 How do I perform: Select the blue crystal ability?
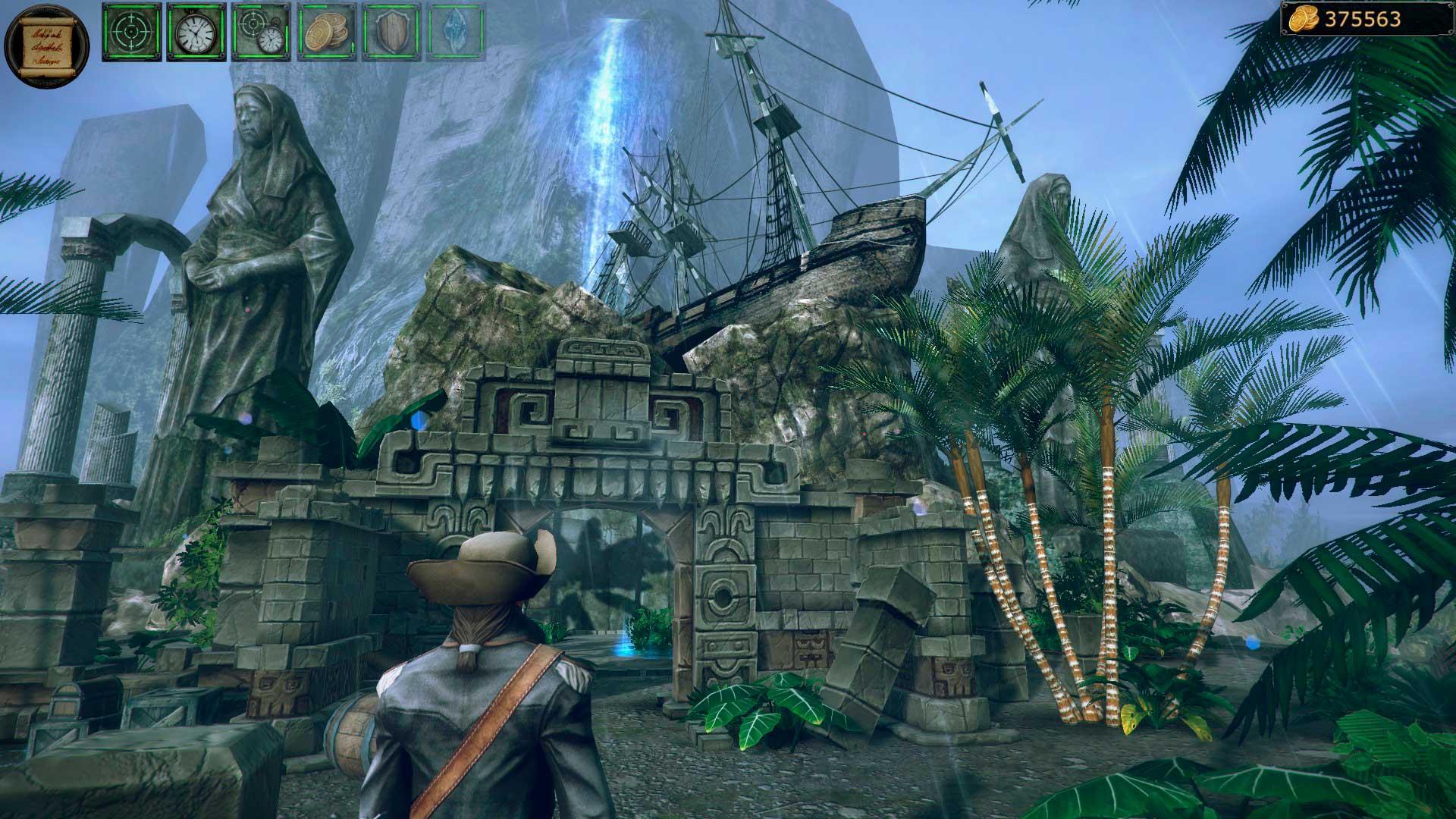click(x=457, y=32)
